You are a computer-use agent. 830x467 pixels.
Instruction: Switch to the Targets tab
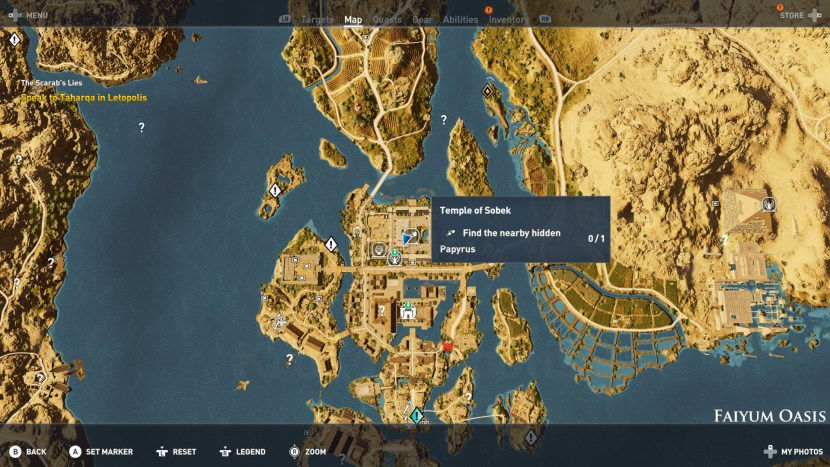317,19
